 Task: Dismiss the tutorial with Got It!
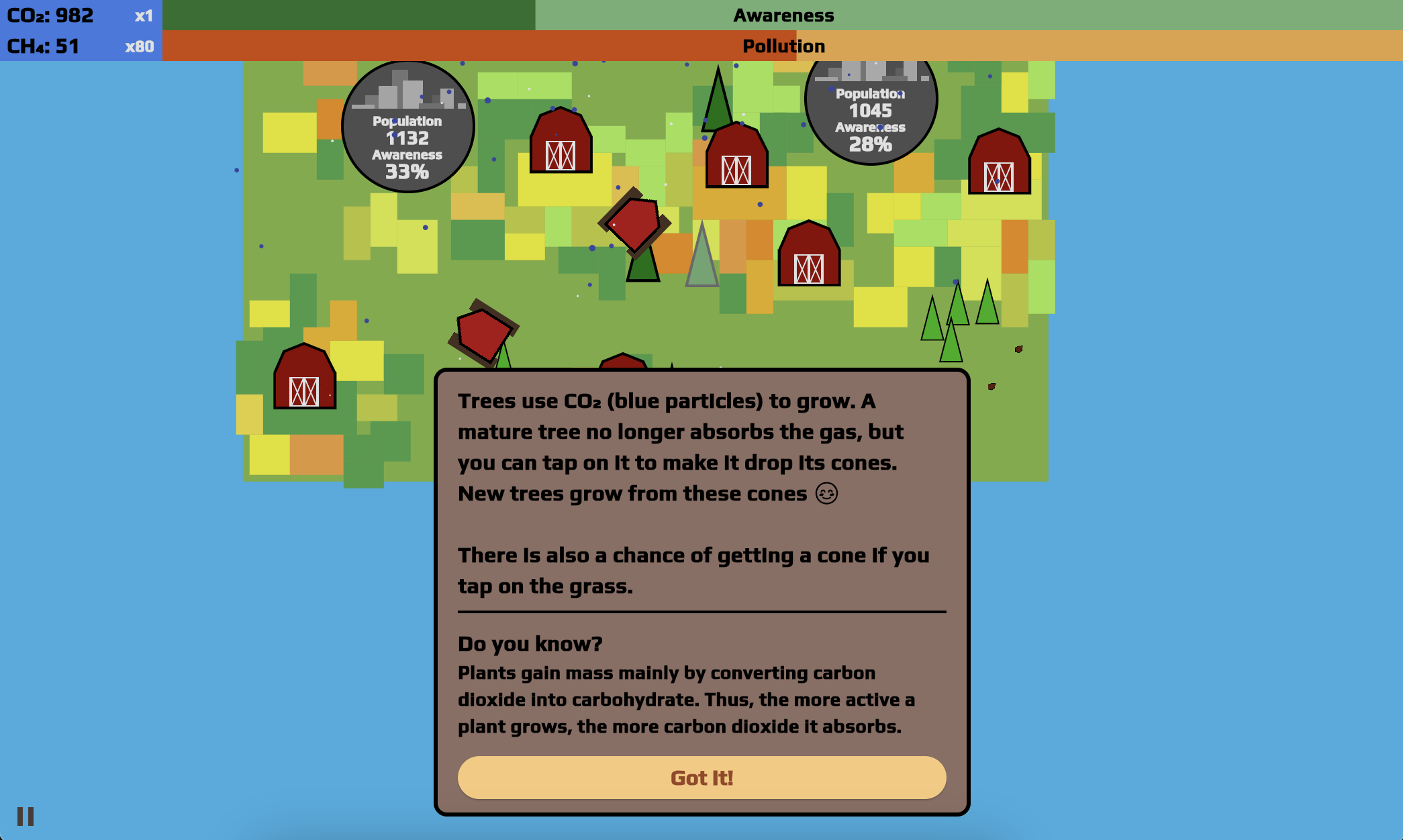[701, 778]
